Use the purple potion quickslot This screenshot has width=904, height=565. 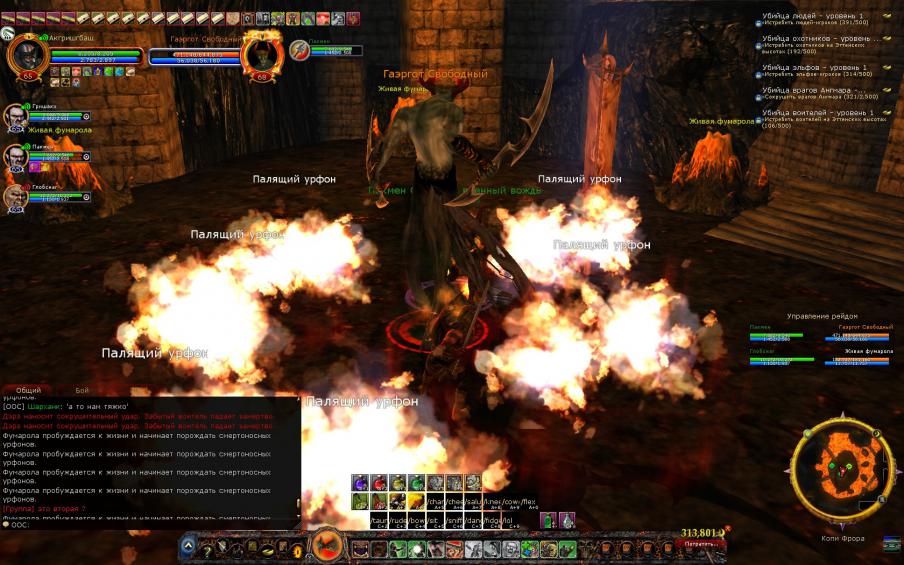(x=358, y=482)
